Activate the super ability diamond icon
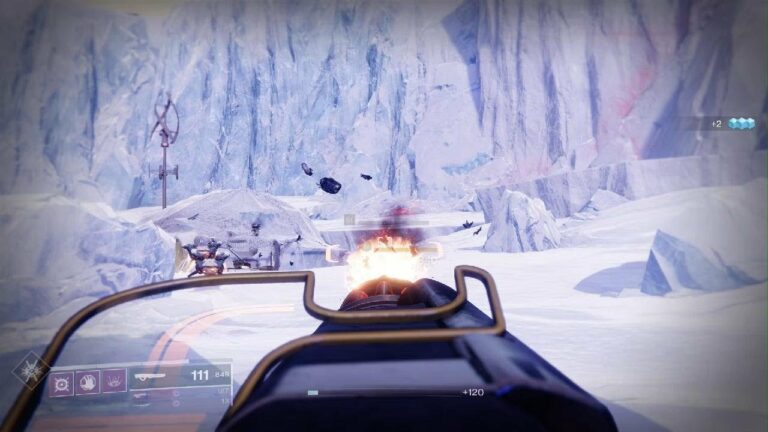This screenshot has height=432, width=768. (x=28, y=370)
